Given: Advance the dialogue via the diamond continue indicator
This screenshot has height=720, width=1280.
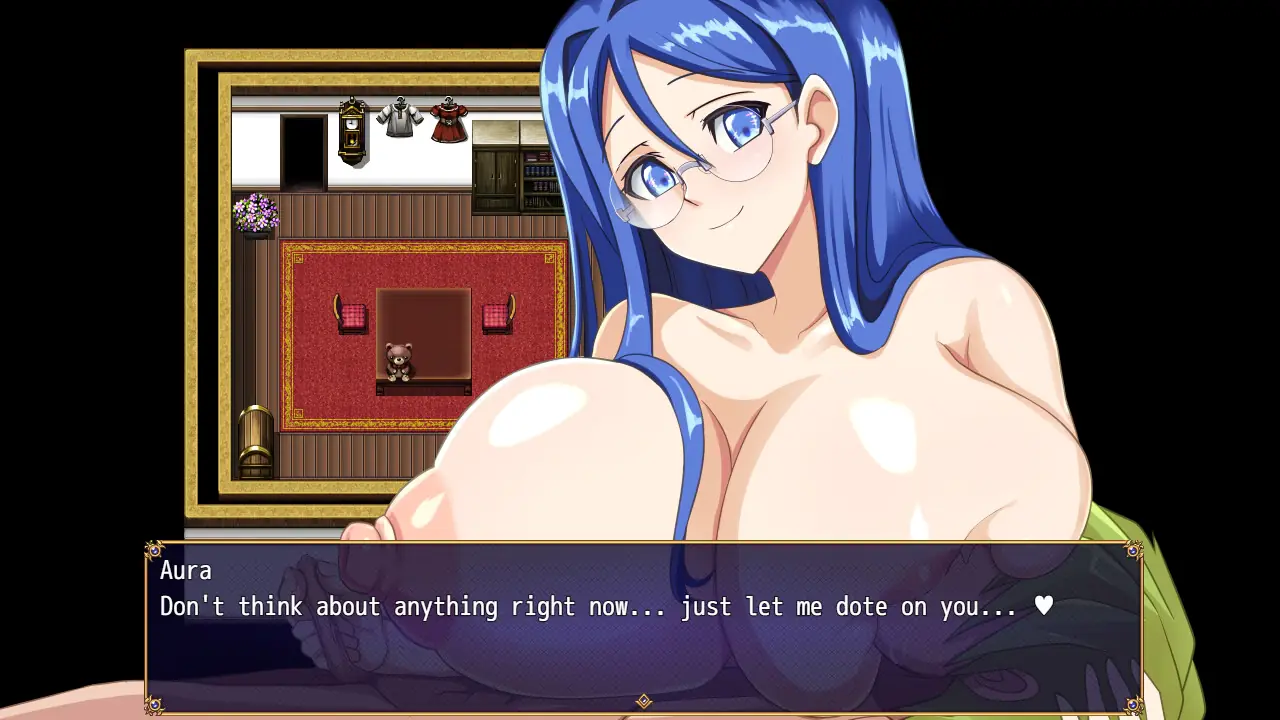Looking at the screenshot, I should (x=644, y=702).
